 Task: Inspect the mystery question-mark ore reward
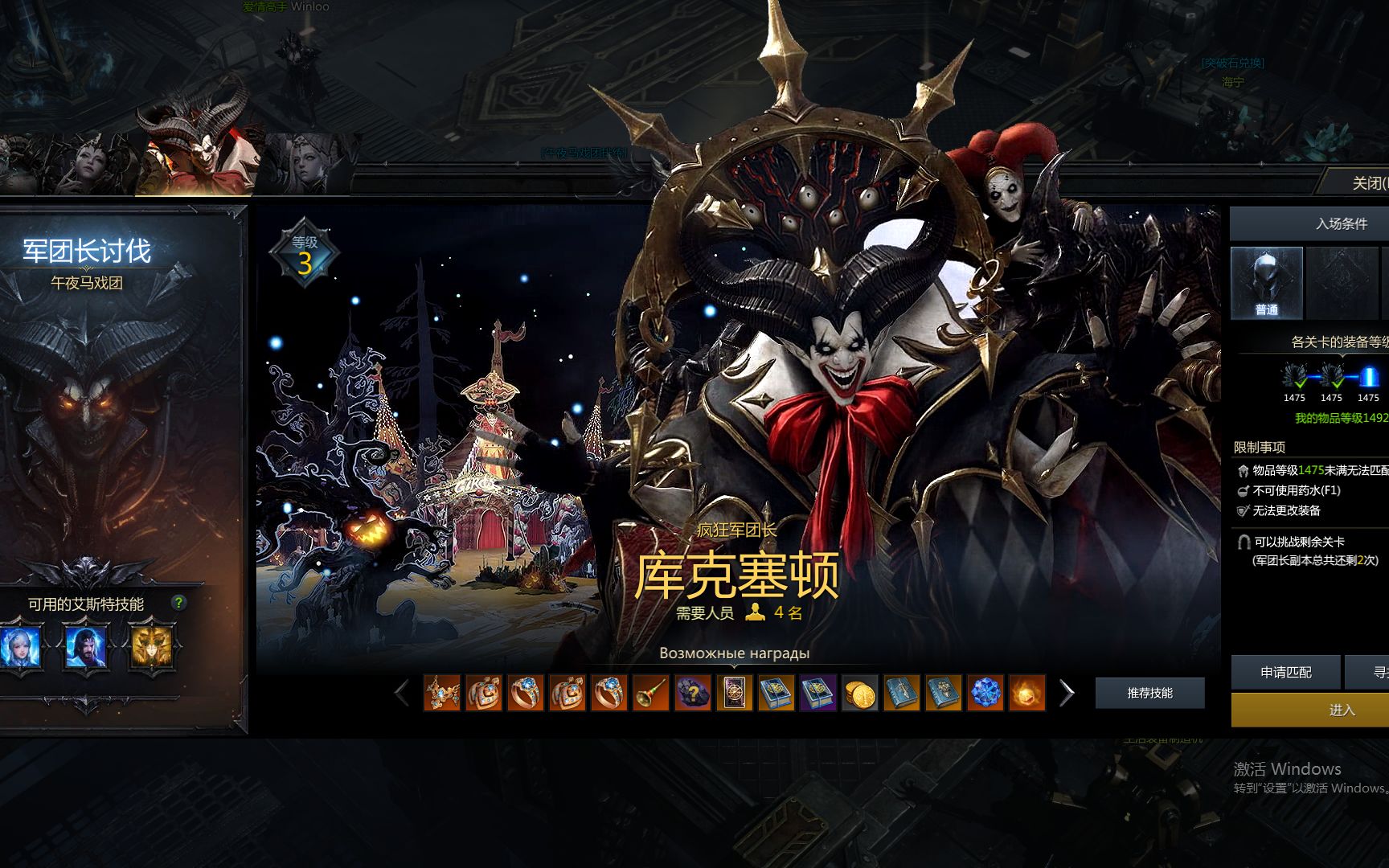tap(692, 693)
